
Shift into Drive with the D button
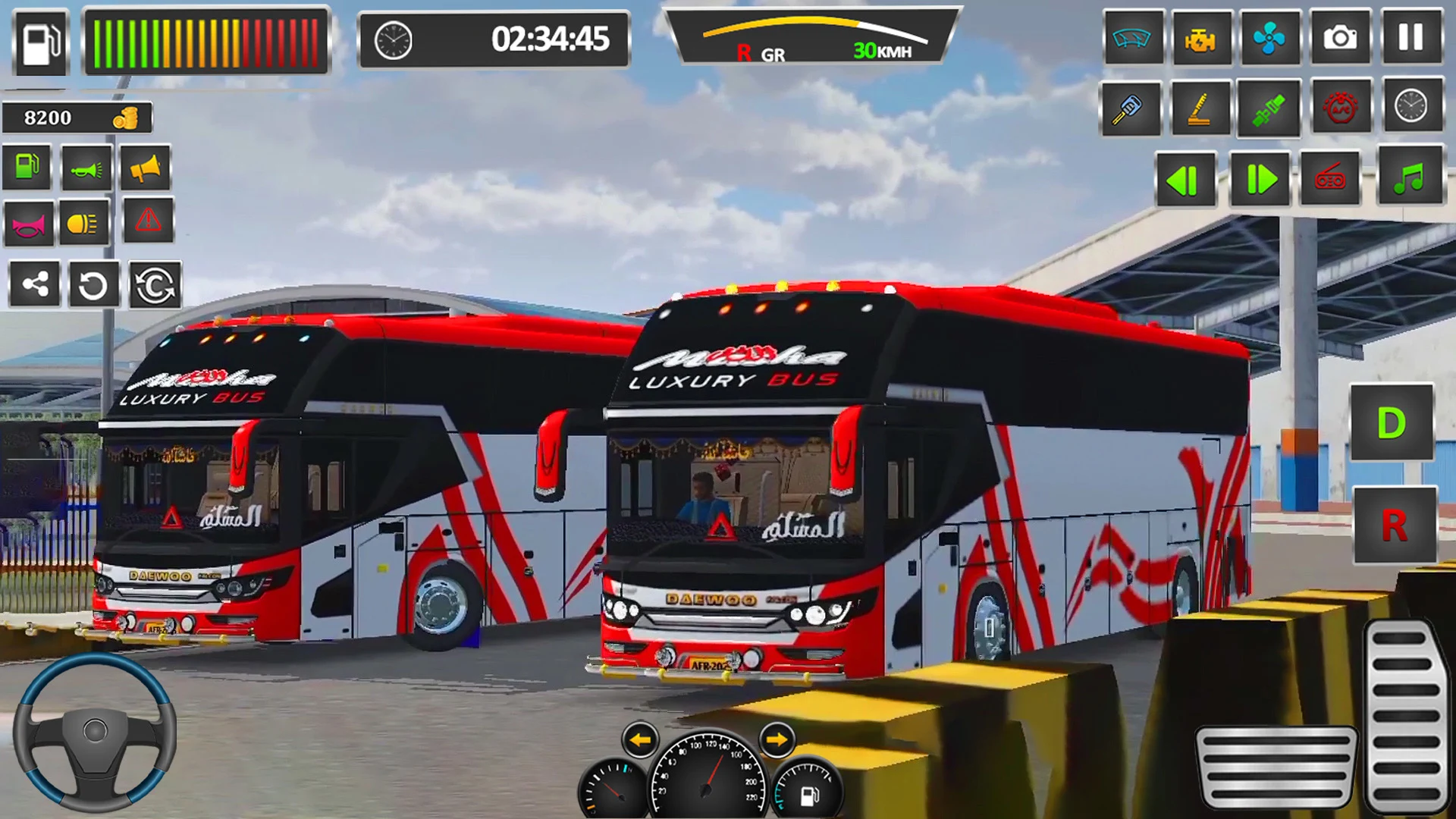point(1391,423)
